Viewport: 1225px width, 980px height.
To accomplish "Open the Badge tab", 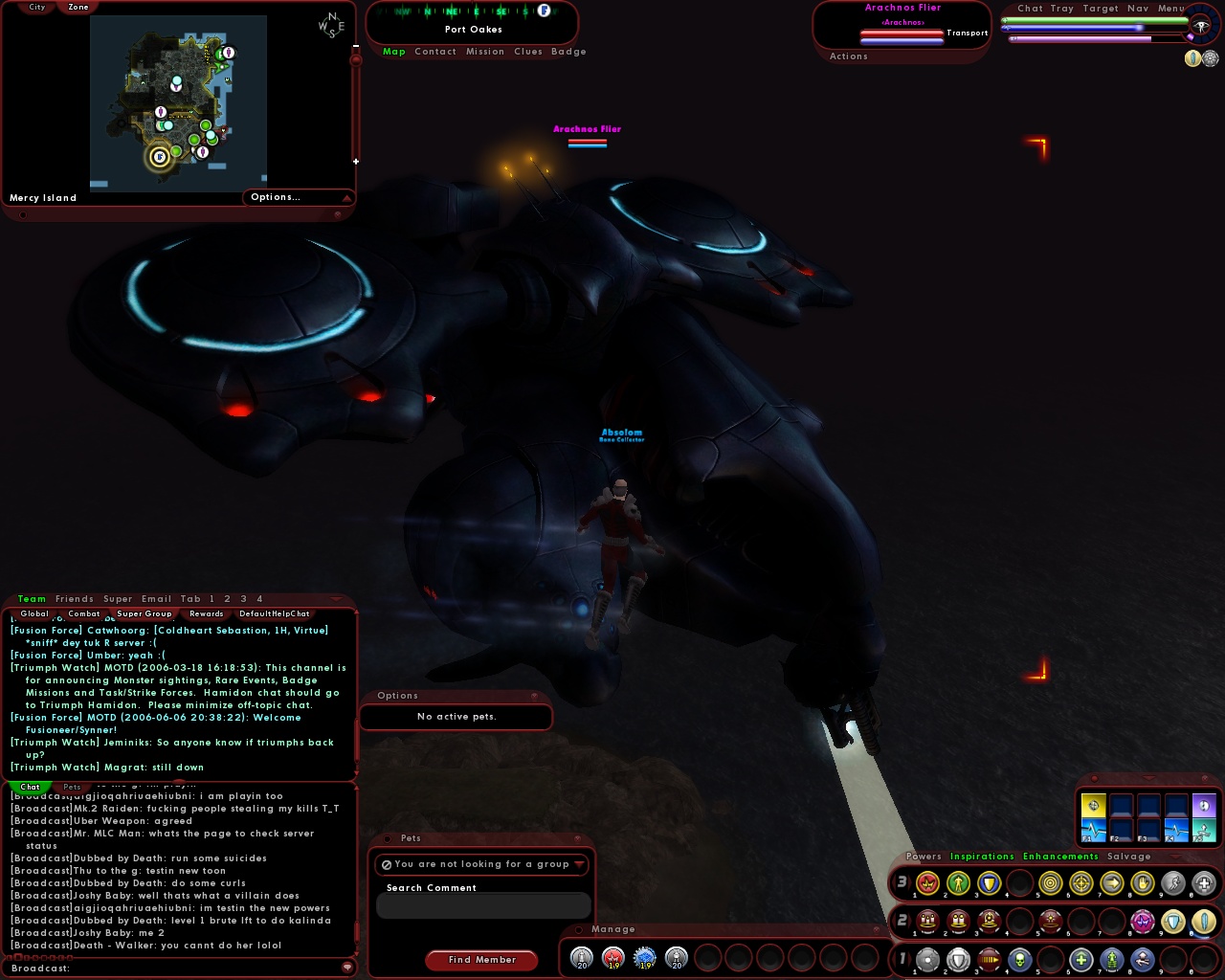I will 568,52.
